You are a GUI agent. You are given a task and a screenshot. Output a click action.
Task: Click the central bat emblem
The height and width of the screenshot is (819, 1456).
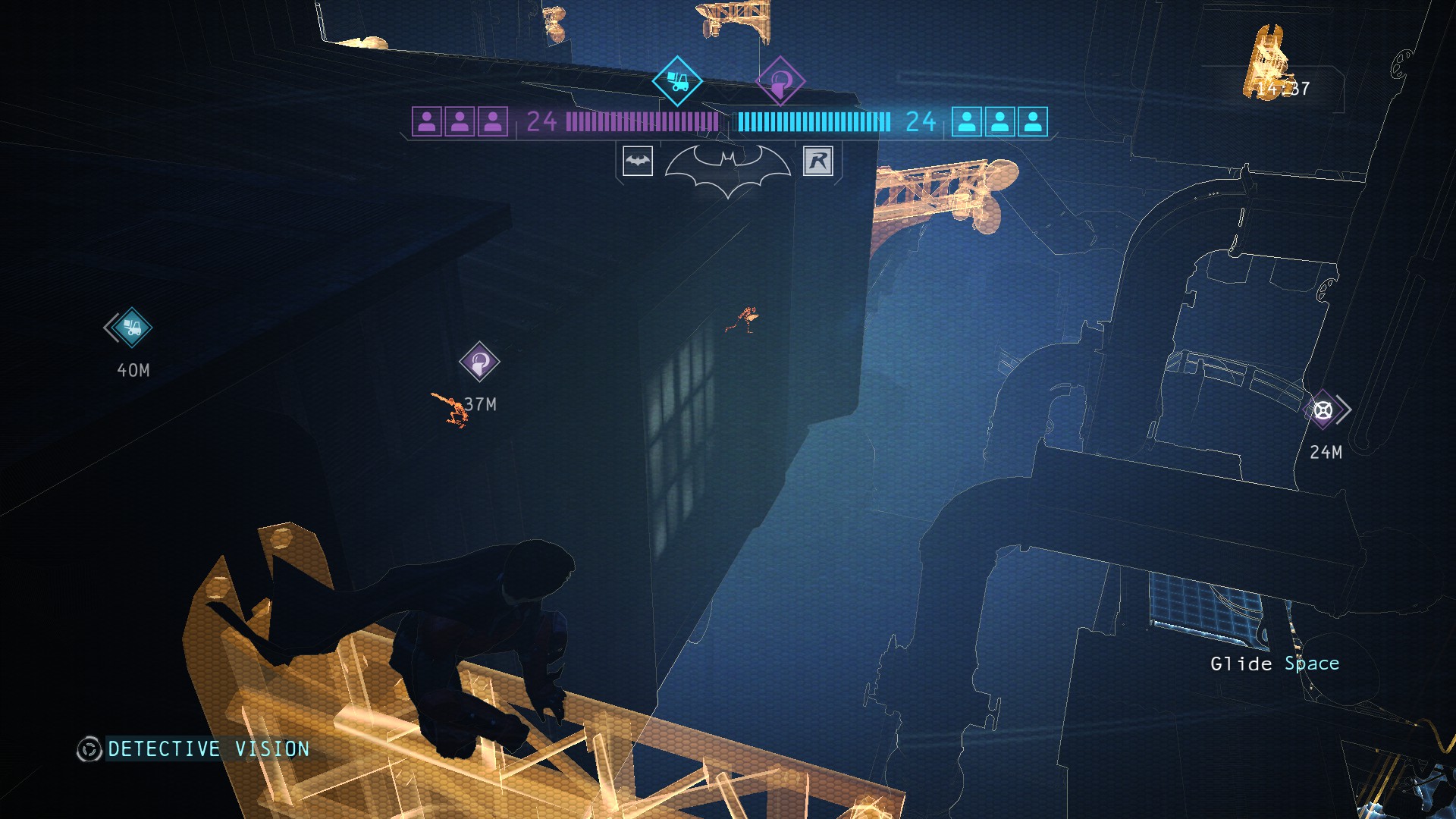pos(728,168)
